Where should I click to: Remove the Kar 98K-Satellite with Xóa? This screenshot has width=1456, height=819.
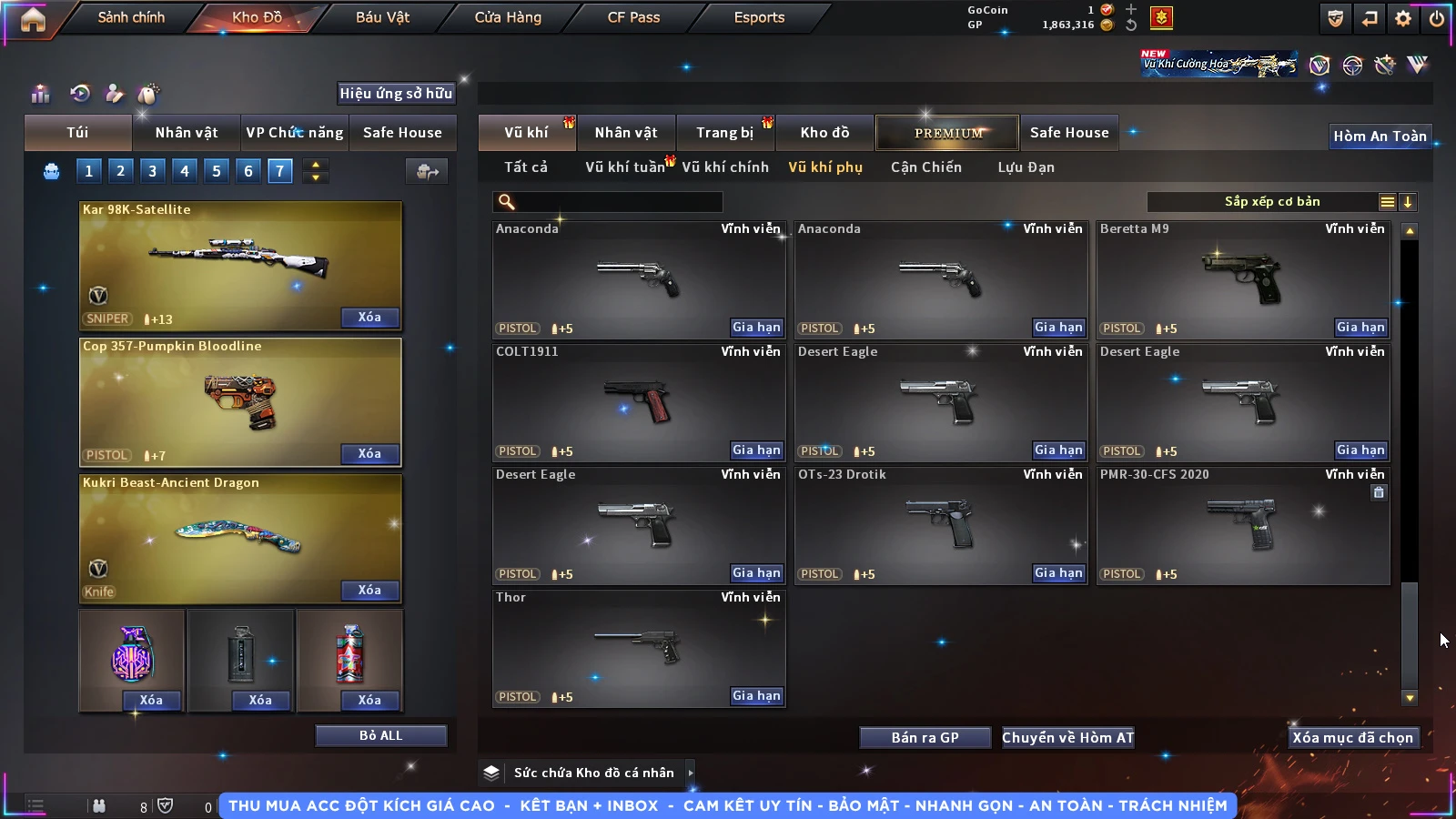pyautogui.click(x=369, y=318)
